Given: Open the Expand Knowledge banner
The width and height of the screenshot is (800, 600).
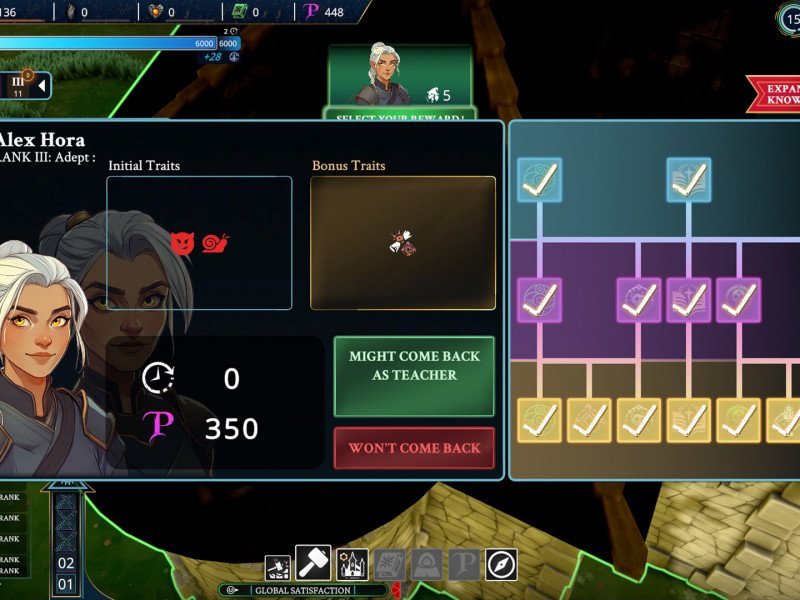Looking at the screenshot, I should 775,94.
